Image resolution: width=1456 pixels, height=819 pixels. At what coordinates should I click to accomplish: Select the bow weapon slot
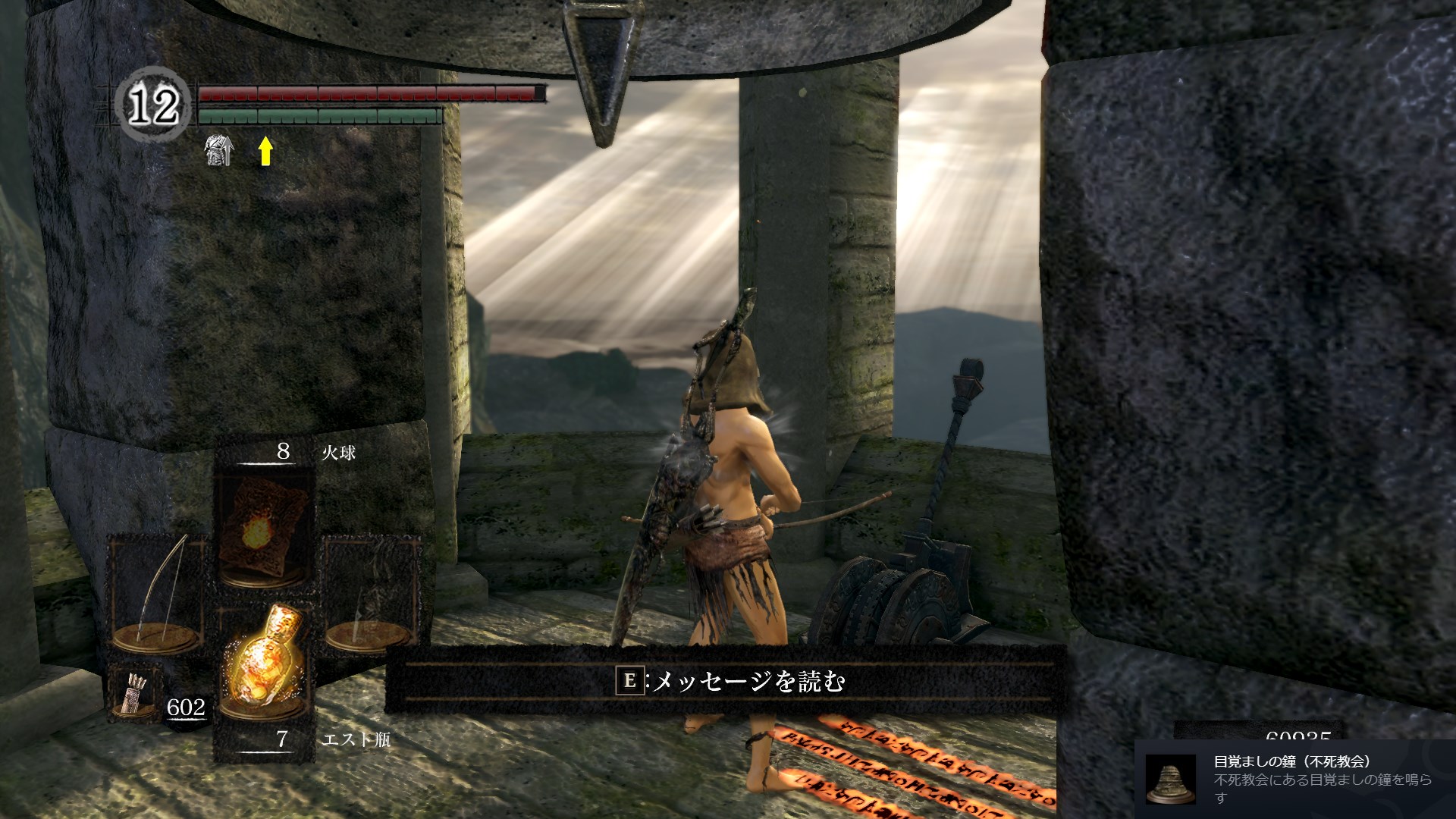(x=159, y=594)
